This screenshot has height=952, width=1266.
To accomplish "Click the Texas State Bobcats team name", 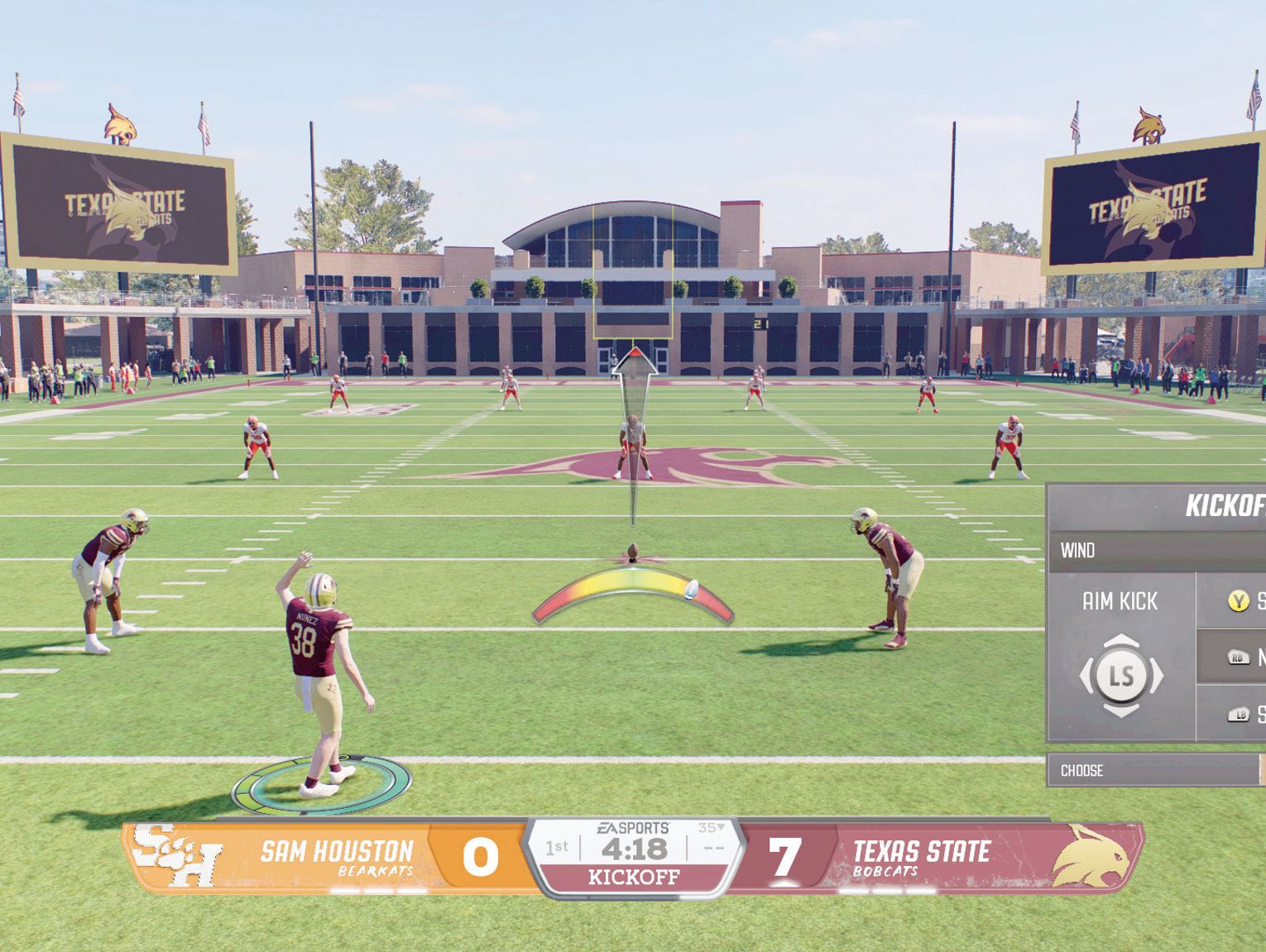I will [x=921, y=852].
